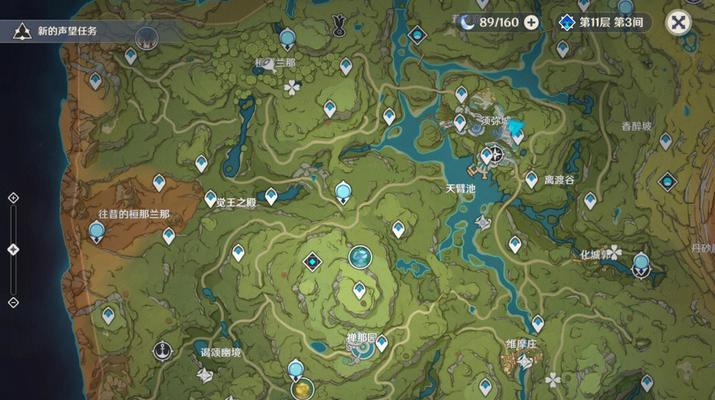715x400 pixels.
Task: Add Original Resin with the plus button
Action: 531,22
